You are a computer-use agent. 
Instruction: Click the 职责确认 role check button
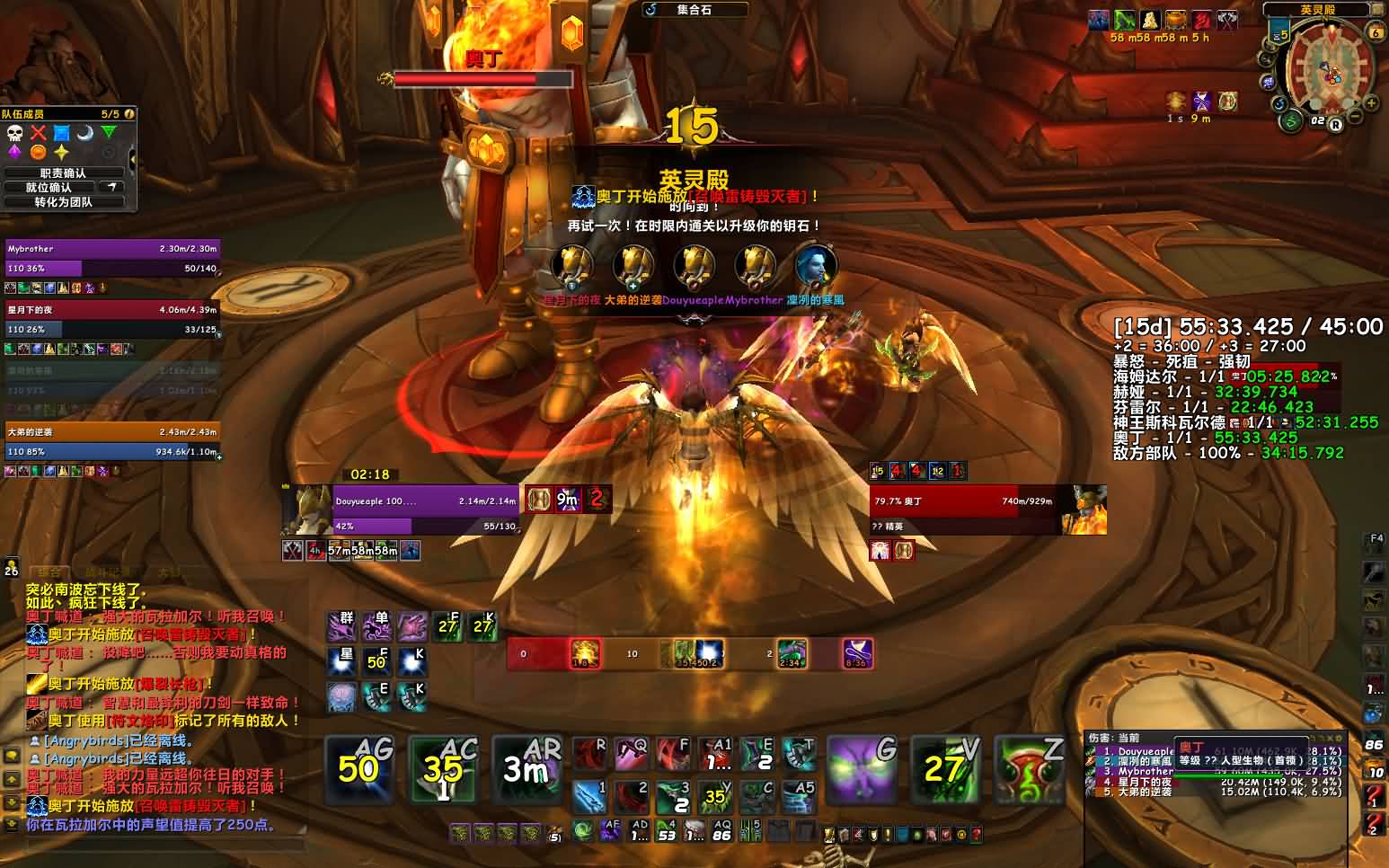[x=63, y=173]
